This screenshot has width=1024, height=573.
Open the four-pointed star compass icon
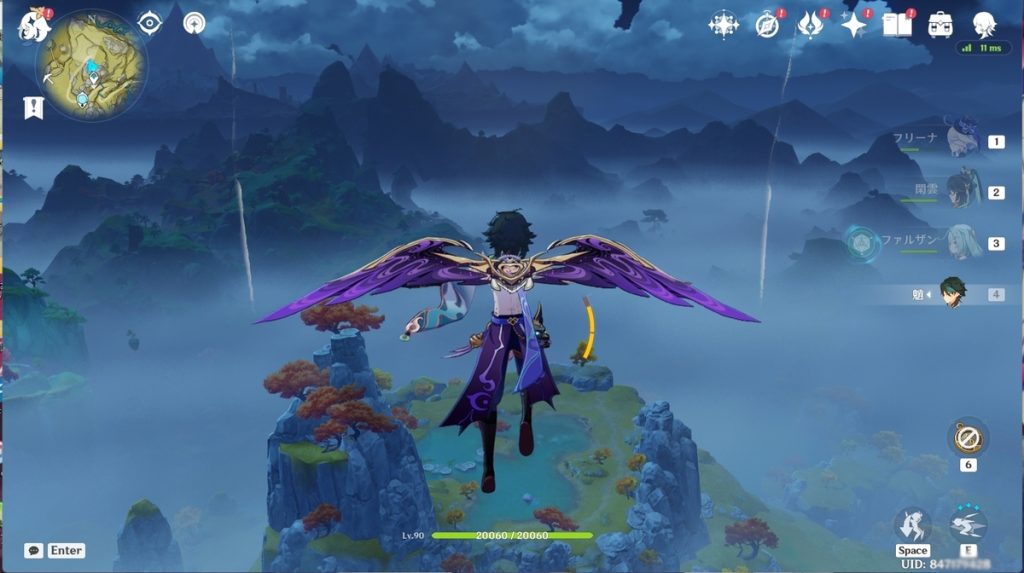(724, 25)
